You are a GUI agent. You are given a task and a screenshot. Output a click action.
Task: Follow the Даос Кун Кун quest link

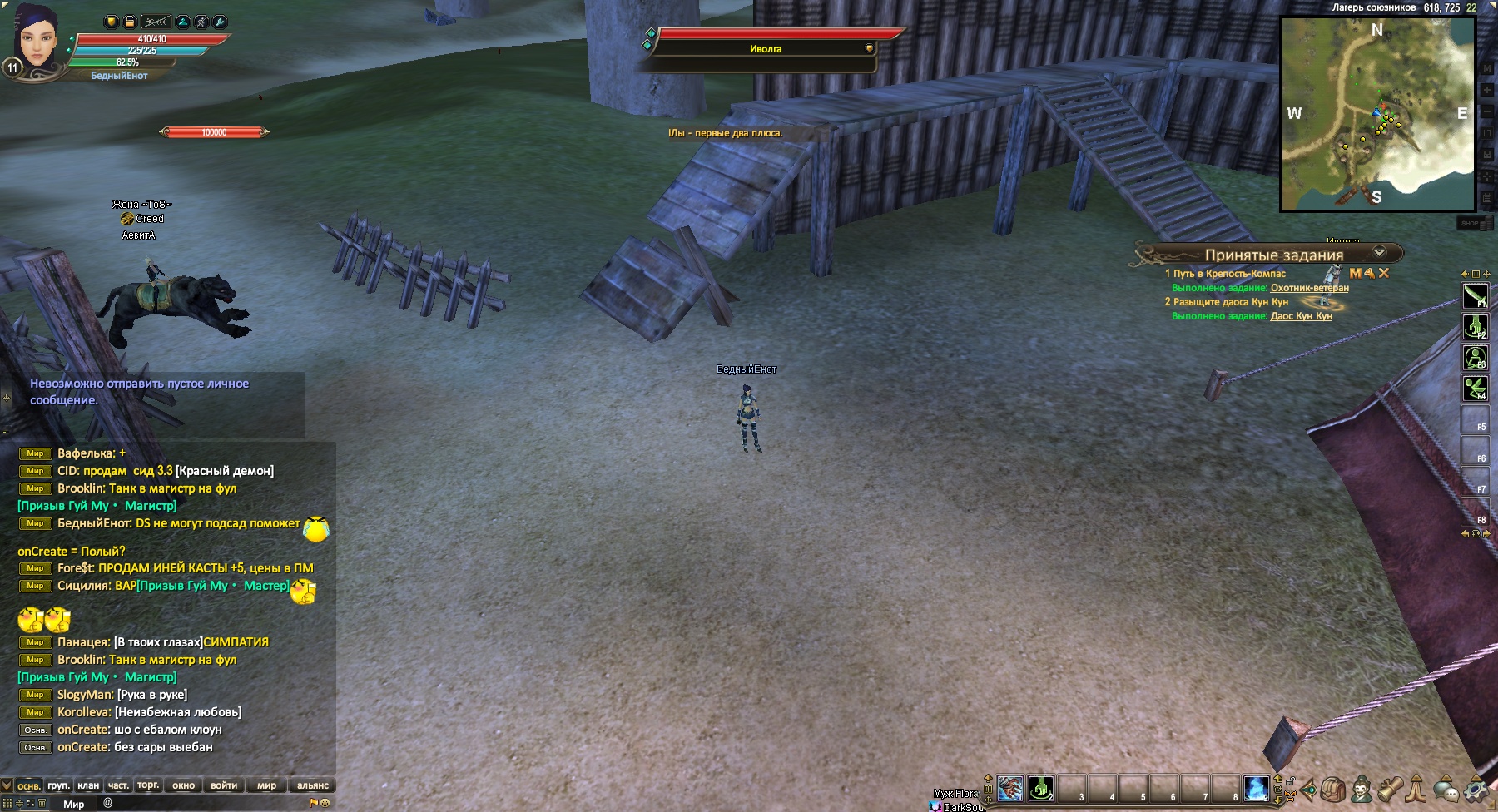[1301, 316]
